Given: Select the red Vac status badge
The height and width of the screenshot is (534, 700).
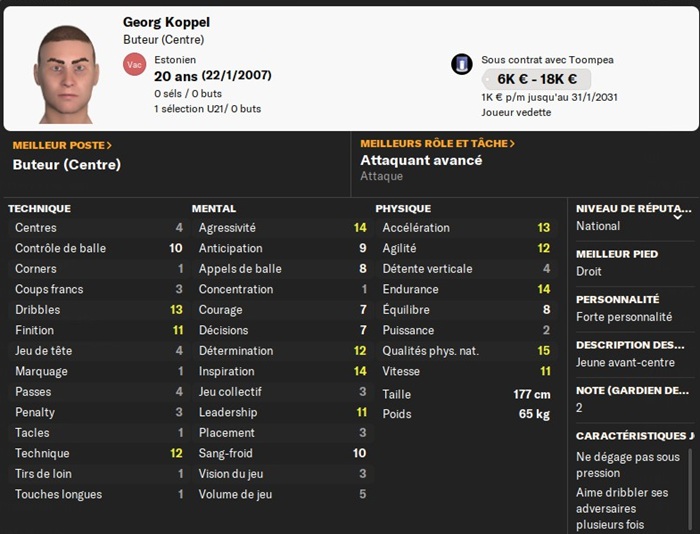Looking at the screenshot, I should pyautogui.click(x=134, y=64).
